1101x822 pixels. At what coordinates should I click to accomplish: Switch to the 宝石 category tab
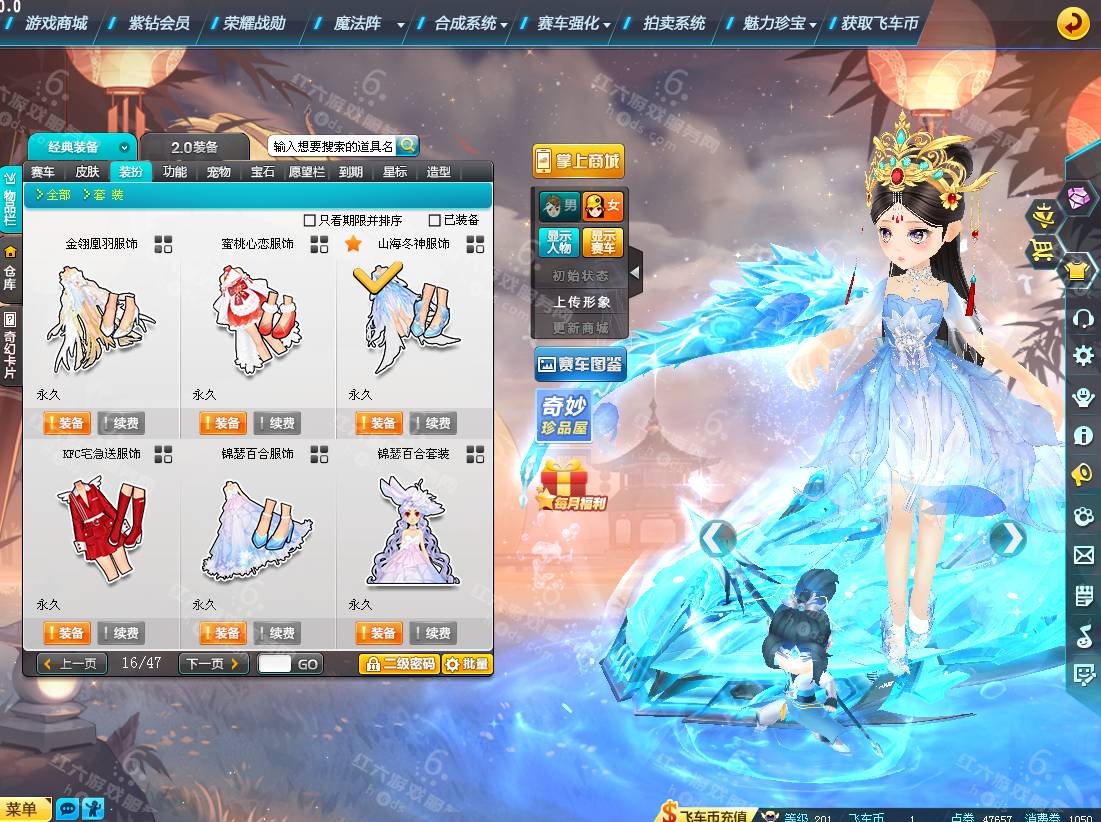pyautogui.click(x=262, y=172)
